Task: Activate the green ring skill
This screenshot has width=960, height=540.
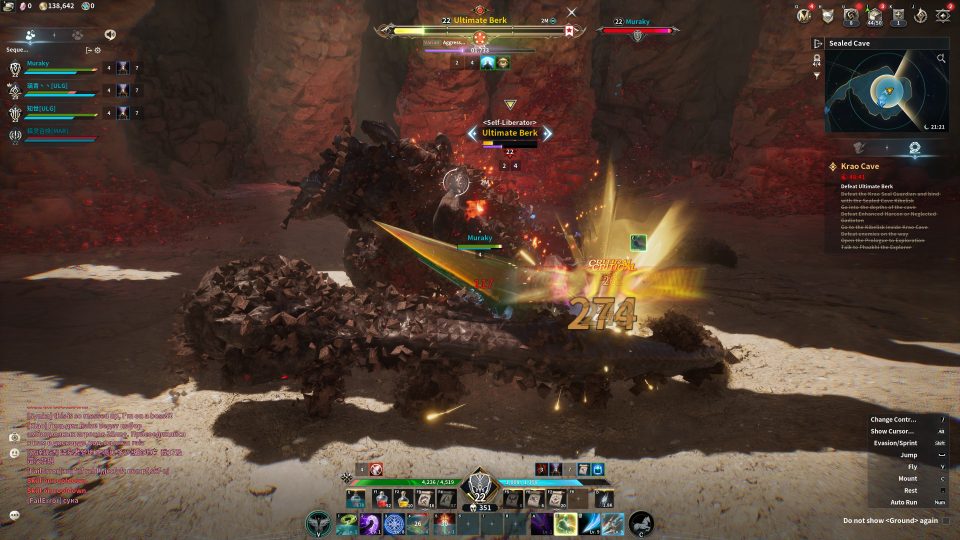Action: click(x=347, y=523)
